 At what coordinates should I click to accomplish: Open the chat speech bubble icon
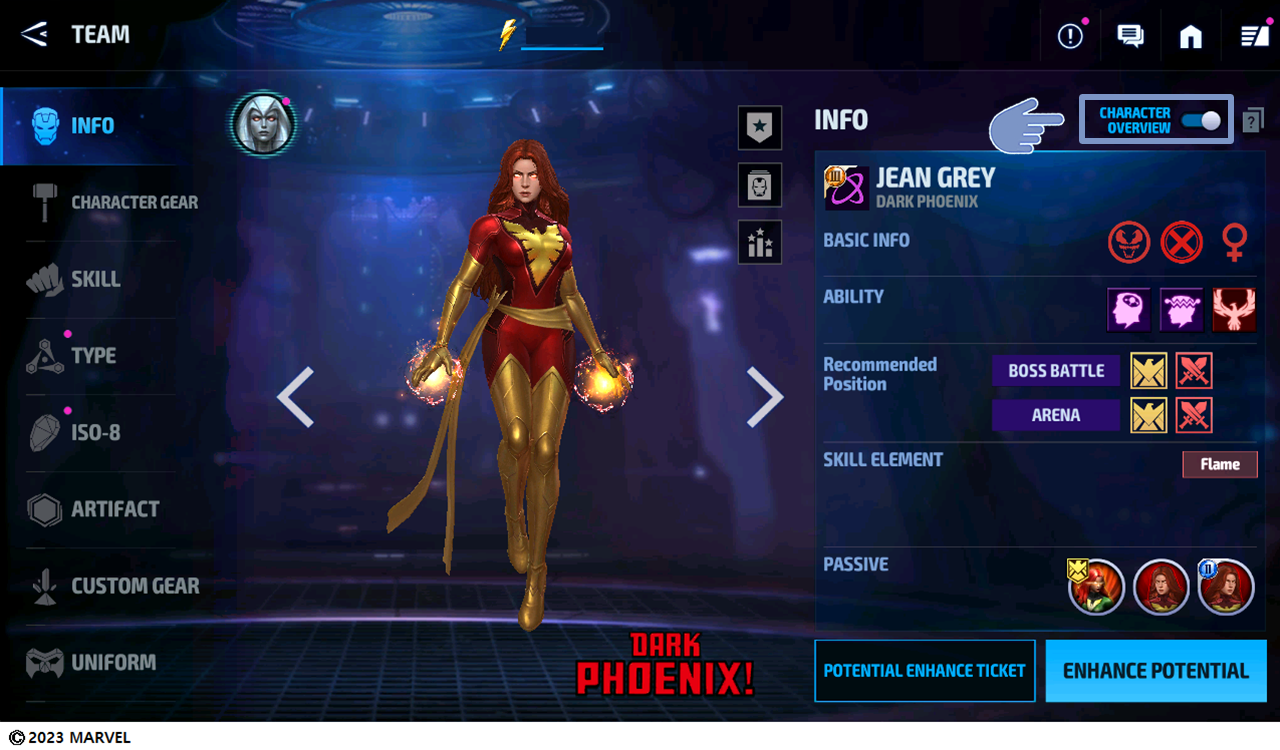[1130, 37]
